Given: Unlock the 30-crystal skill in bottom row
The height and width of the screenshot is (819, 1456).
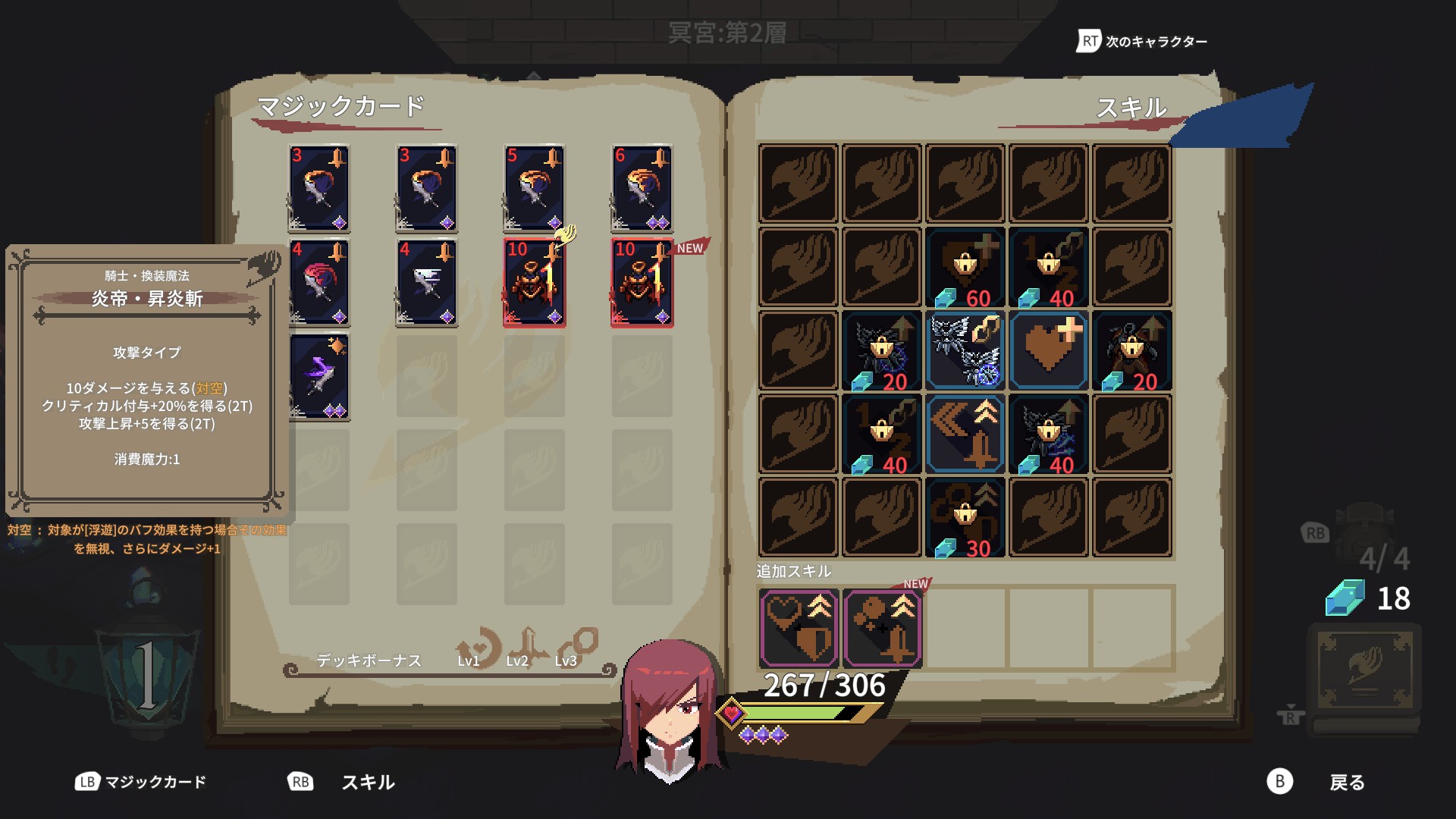Looking at the screenshot, I should point(965,516).
